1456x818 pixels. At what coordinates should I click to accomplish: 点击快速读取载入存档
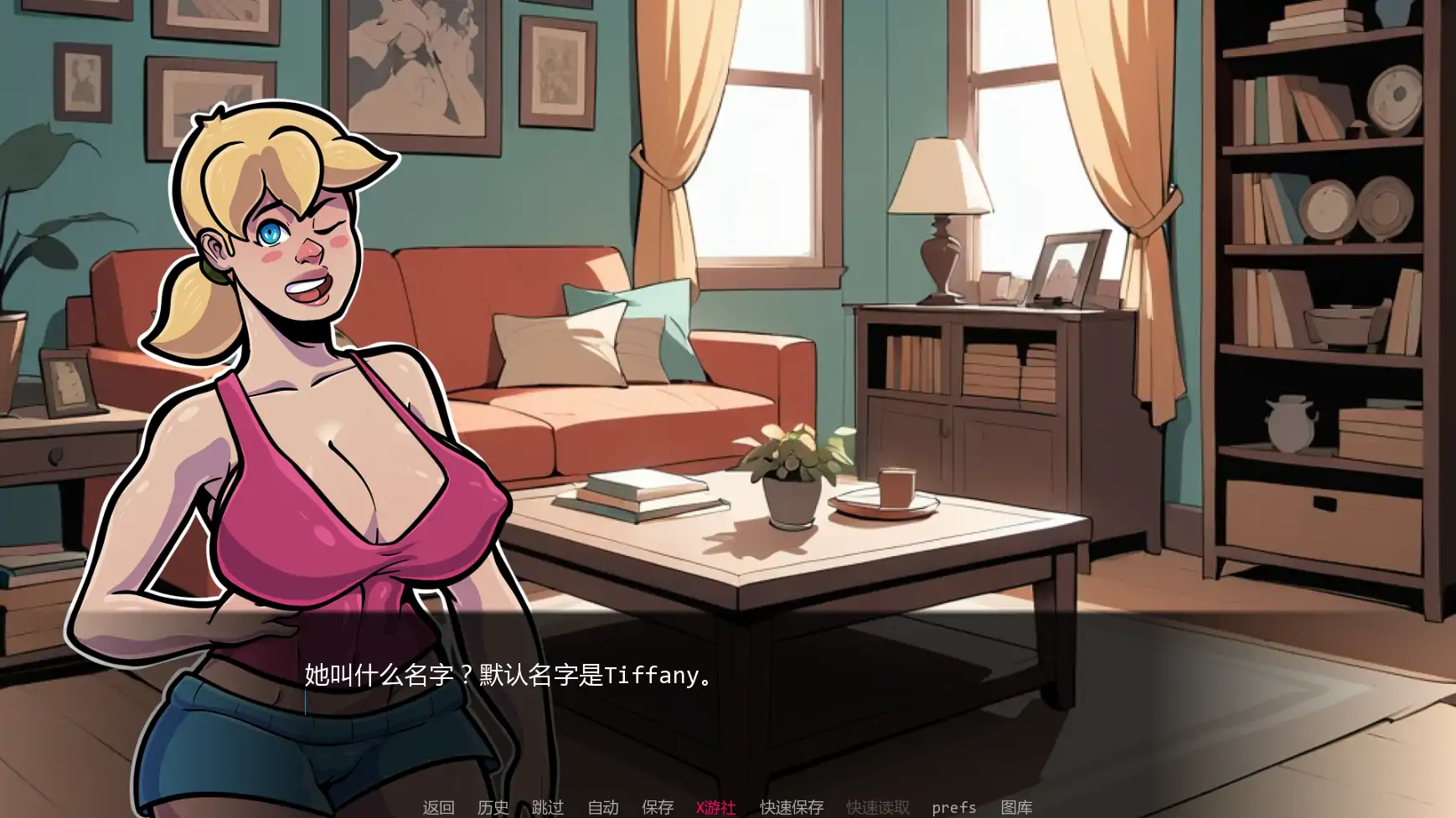pos(876,807)
